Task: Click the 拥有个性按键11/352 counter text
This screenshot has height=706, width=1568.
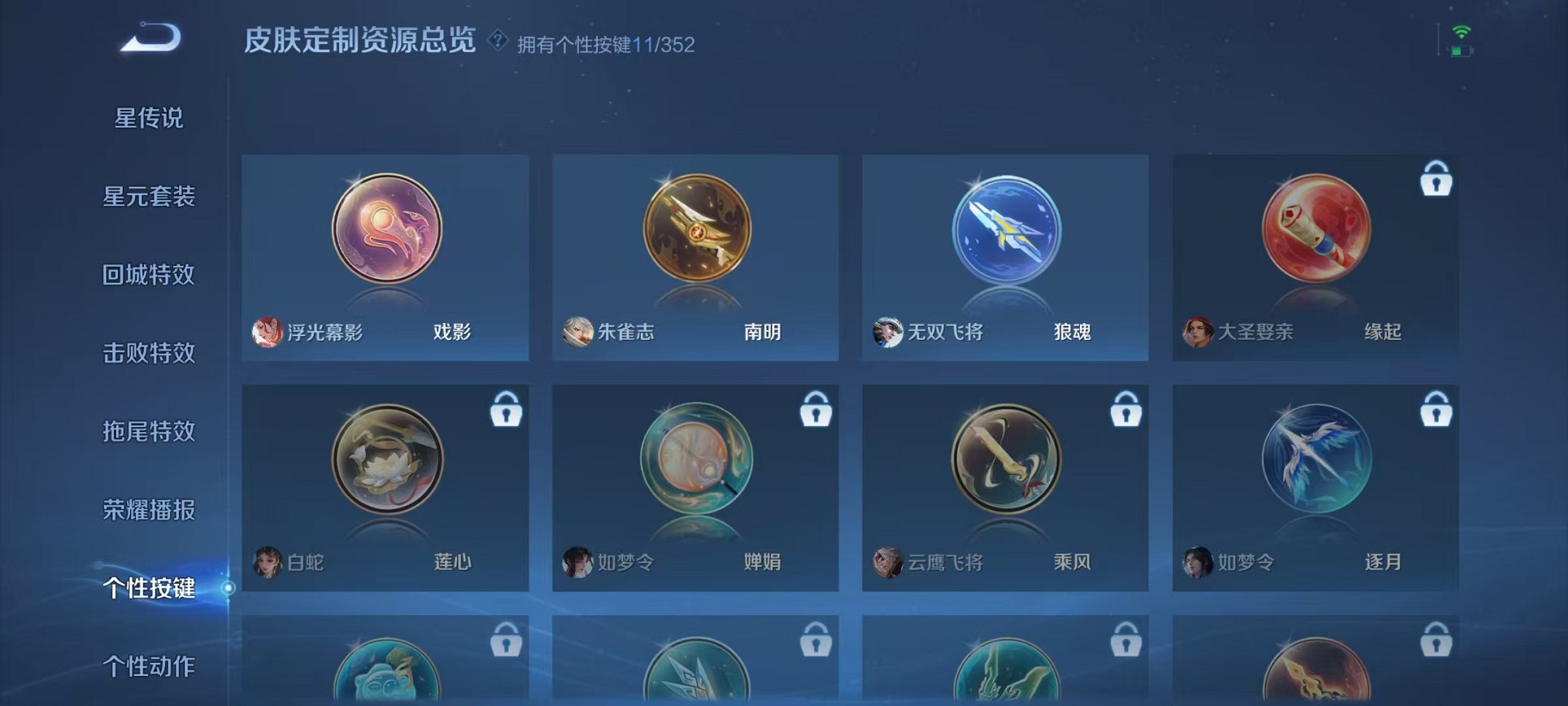Action: 607,46
